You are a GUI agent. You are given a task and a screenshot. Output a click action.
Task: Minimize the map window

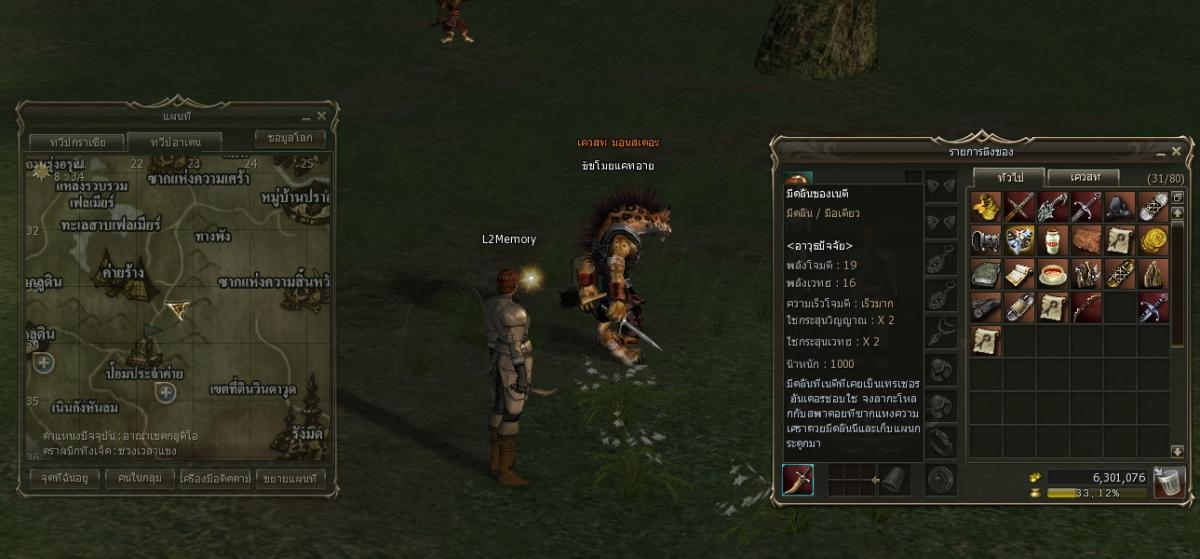(x=306, y=117)
